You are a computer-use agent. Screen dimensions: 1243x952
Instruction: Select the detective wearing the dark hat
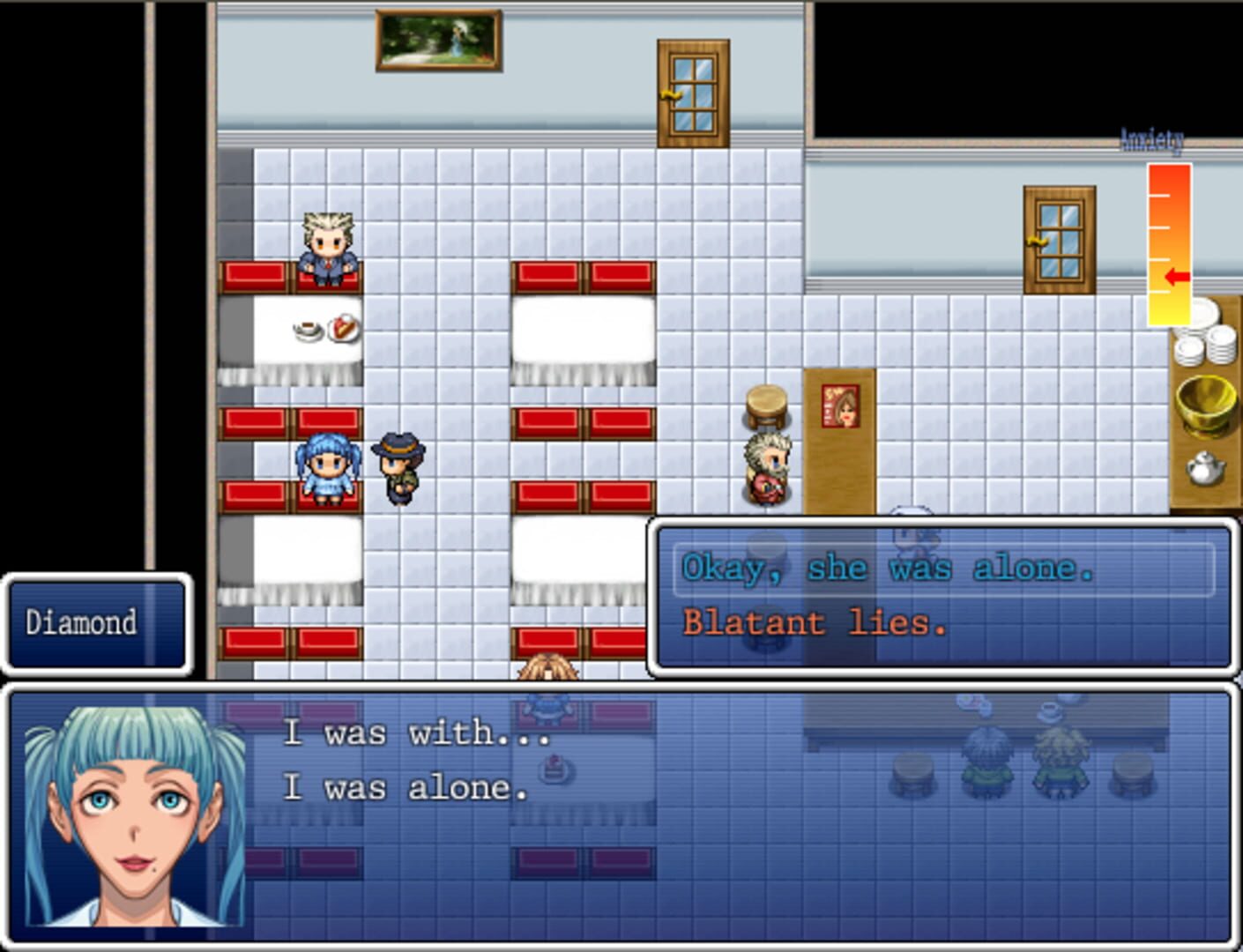click(x=399, y=467)
